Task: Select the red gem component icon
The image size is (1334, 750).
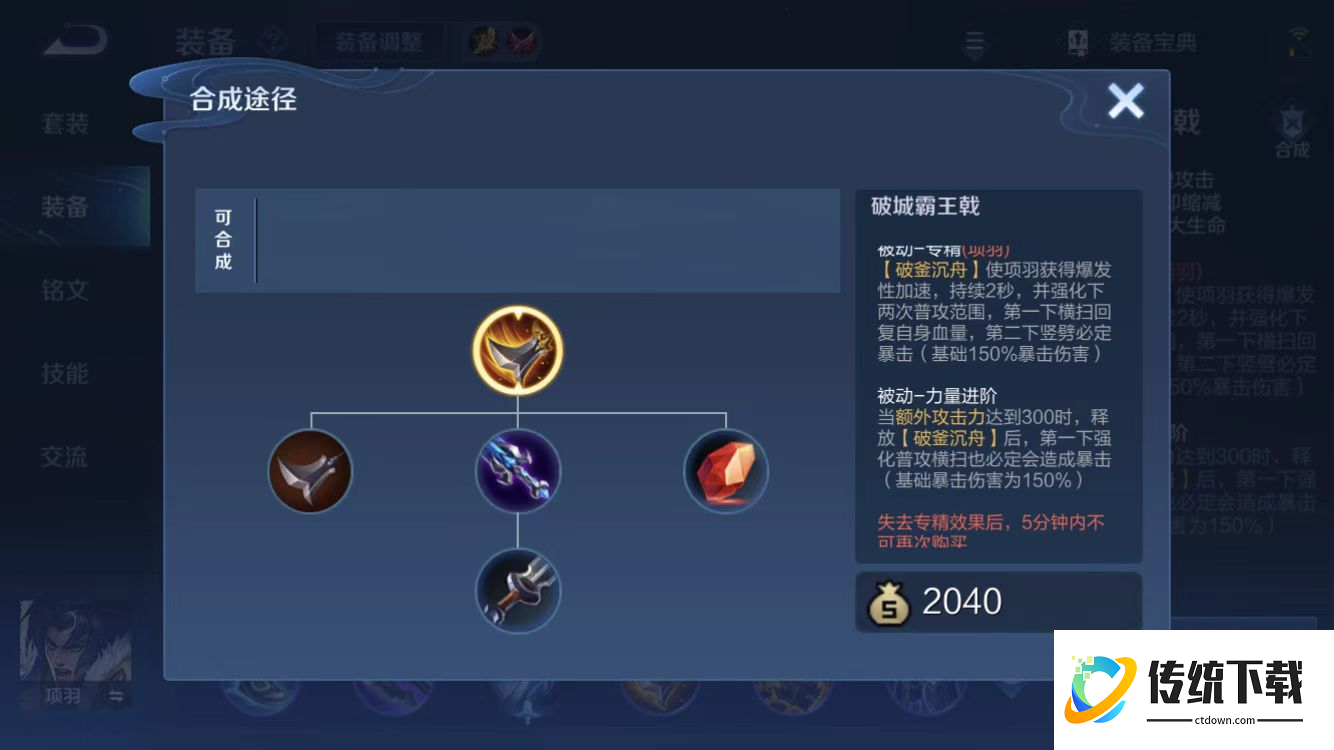Action: (x=725, y=471)
